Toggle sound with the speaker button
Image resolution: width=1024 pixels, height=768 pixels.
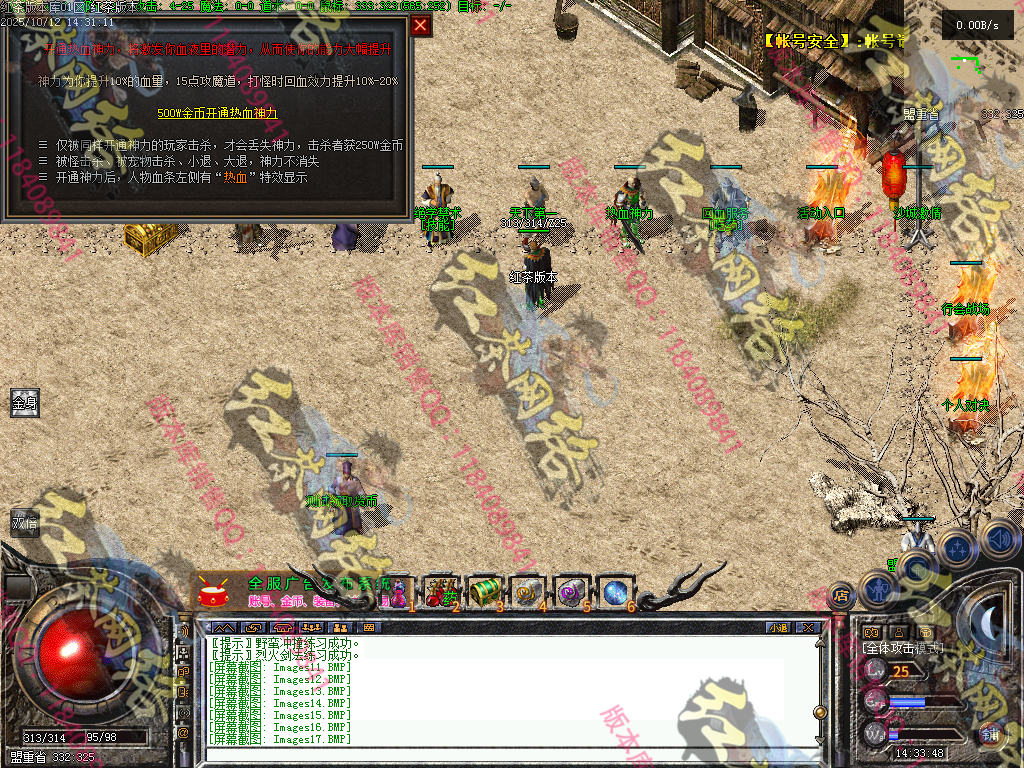(998, 539)
